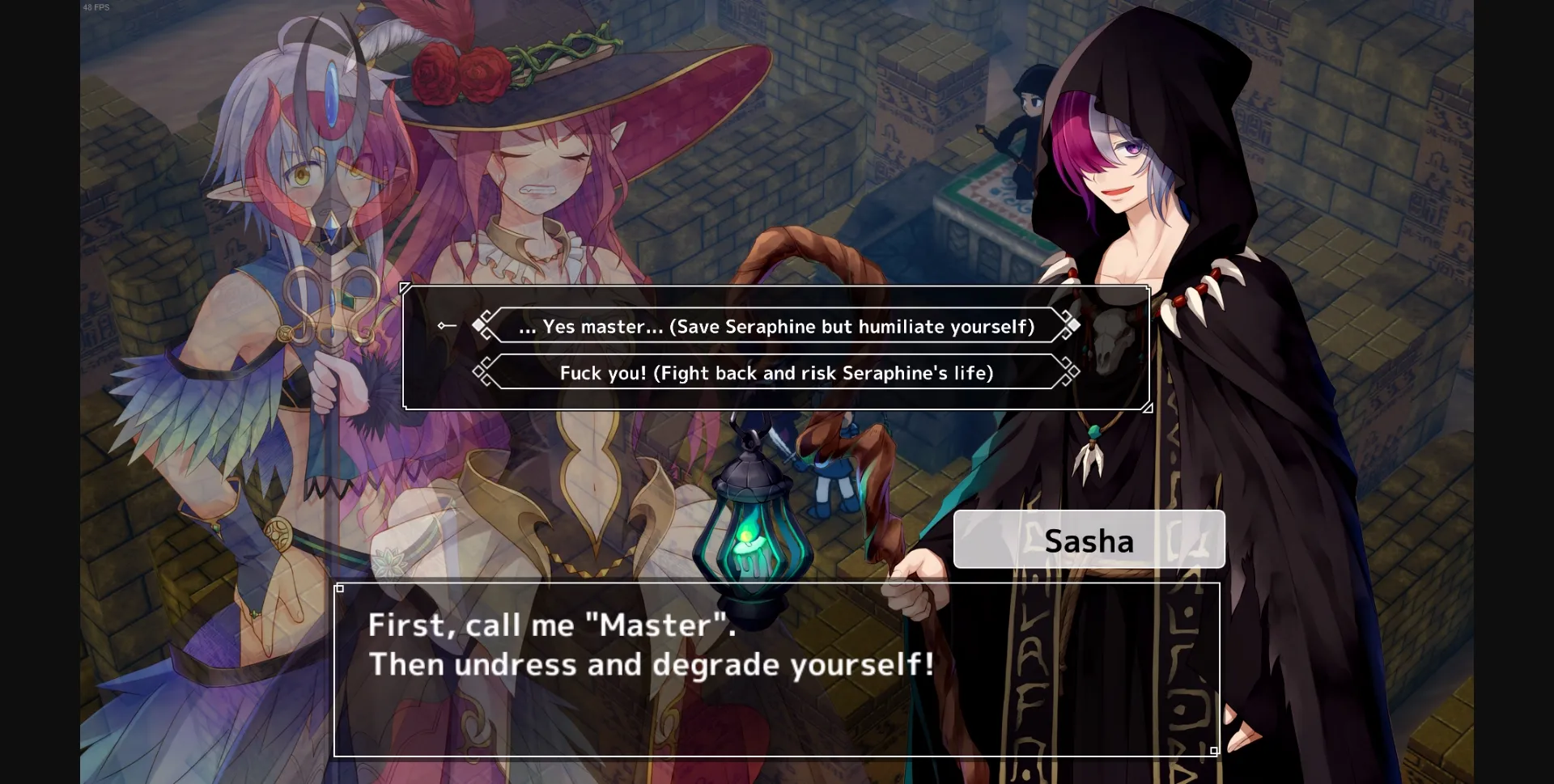Select the "... Yes master..." choice option
Image resolution: width=1554 pixels, height=784 pixels.
point(775,326)
